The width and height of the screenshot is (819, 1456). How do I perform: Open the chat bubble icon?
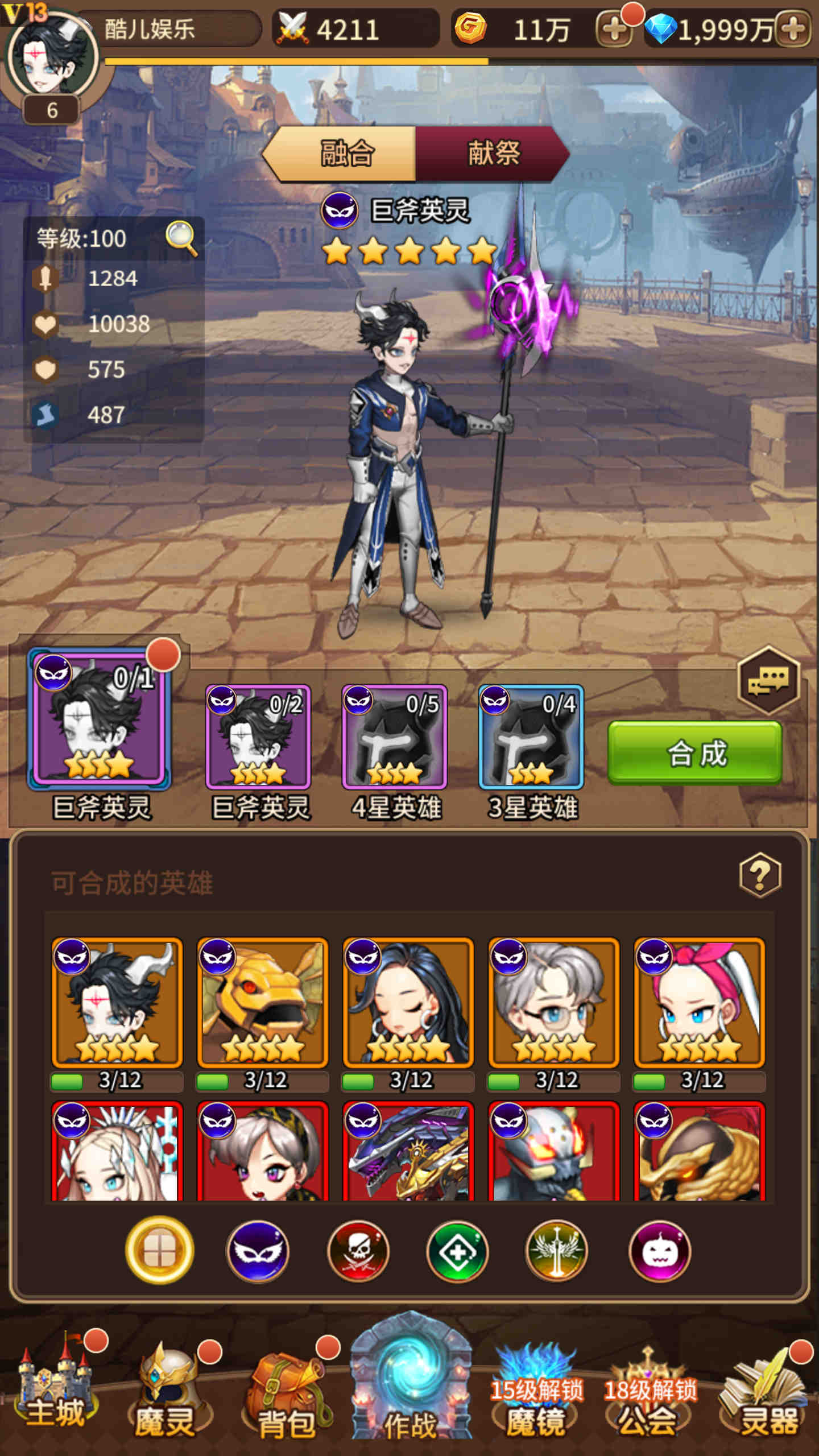tap(768, 680)
